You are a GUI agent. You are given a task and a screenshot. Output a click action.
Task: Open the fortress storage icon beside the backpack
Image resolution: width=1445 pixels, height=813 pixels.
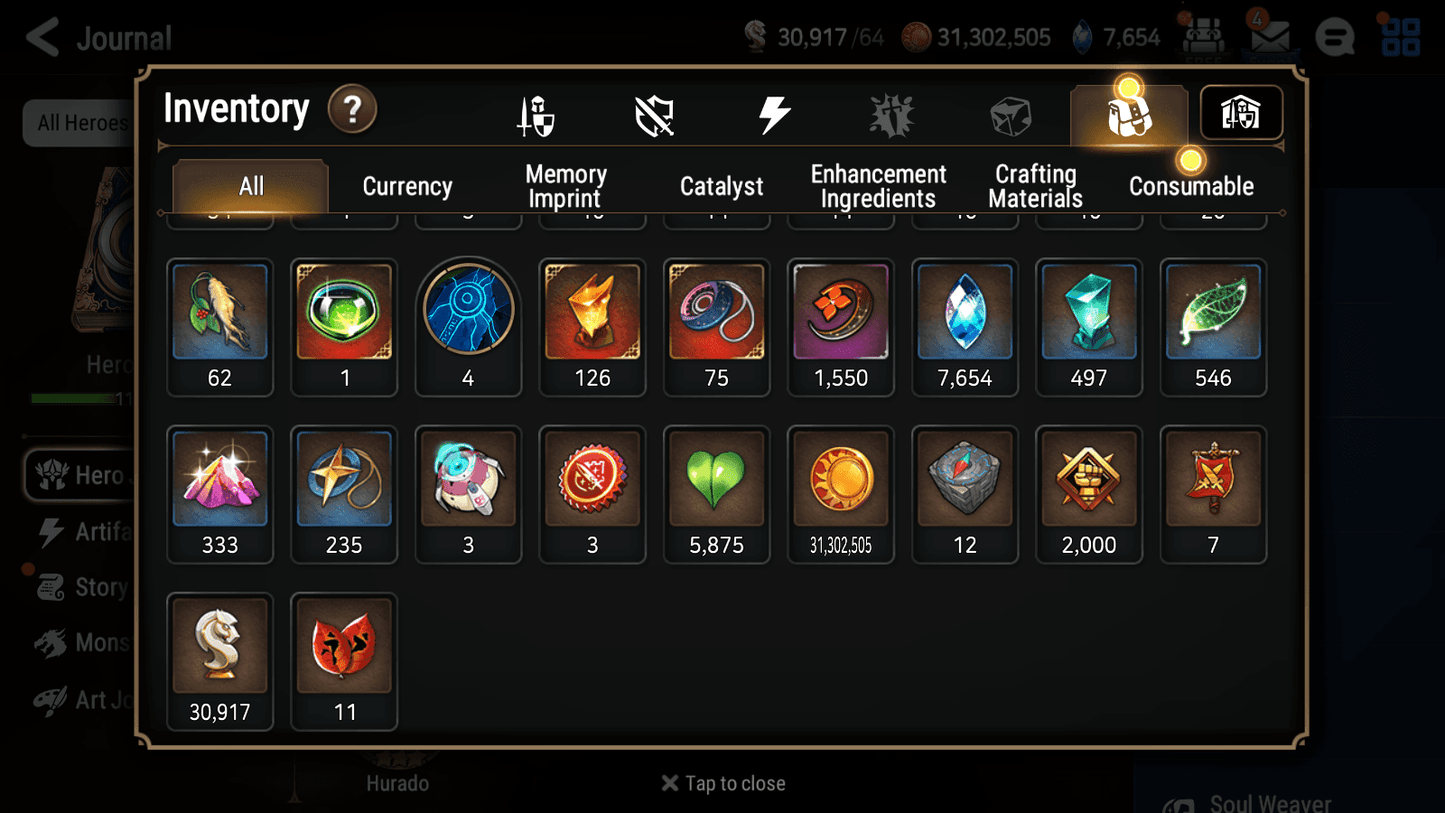1240,113
